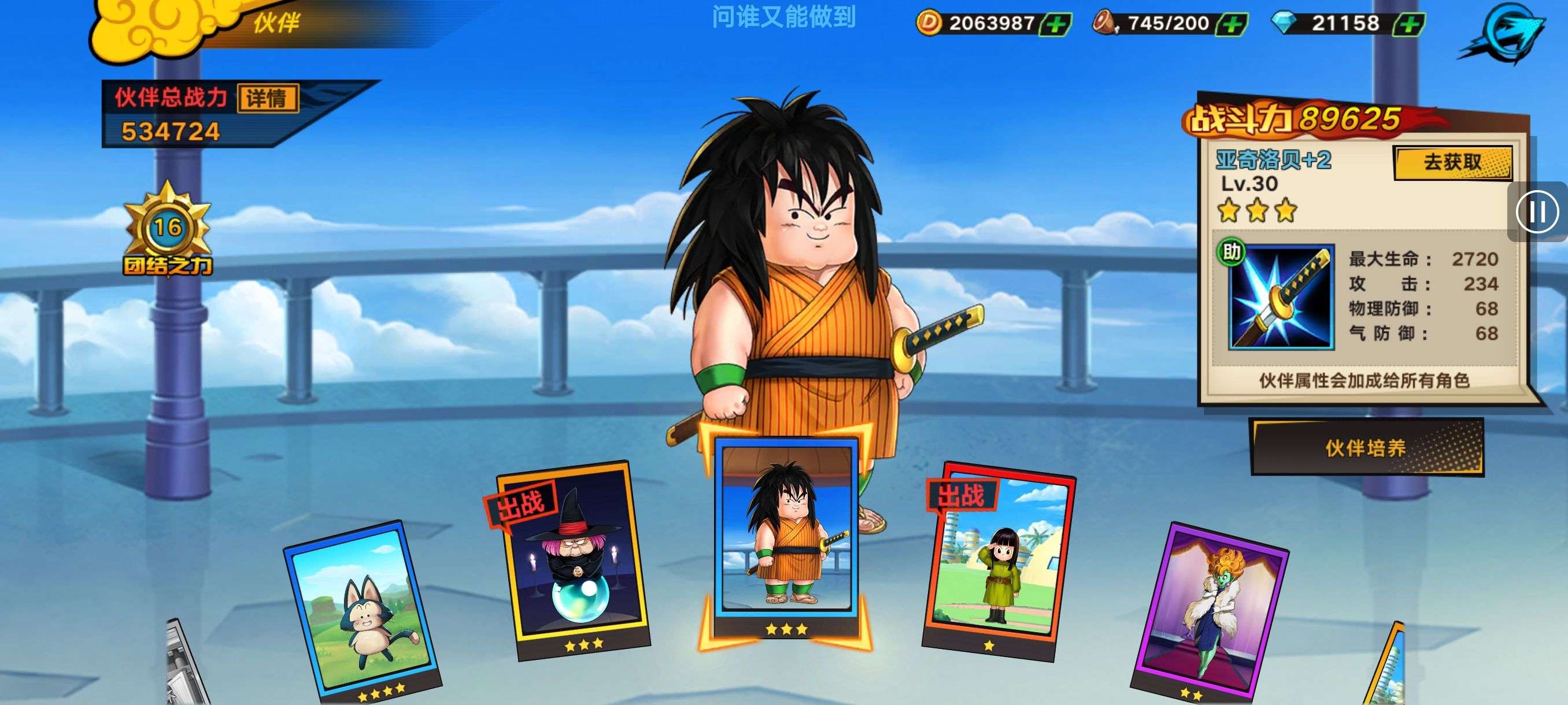This screenshot has width=1568, height=705.
Task: Click the pause recording overlay button
Action: coord(1537,212)
